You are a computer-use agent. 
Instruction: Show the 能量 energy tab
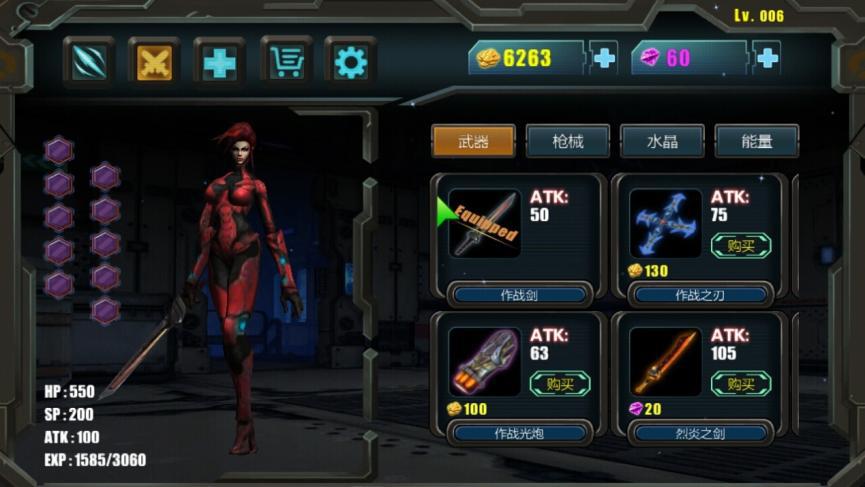(x=757, y=141)
